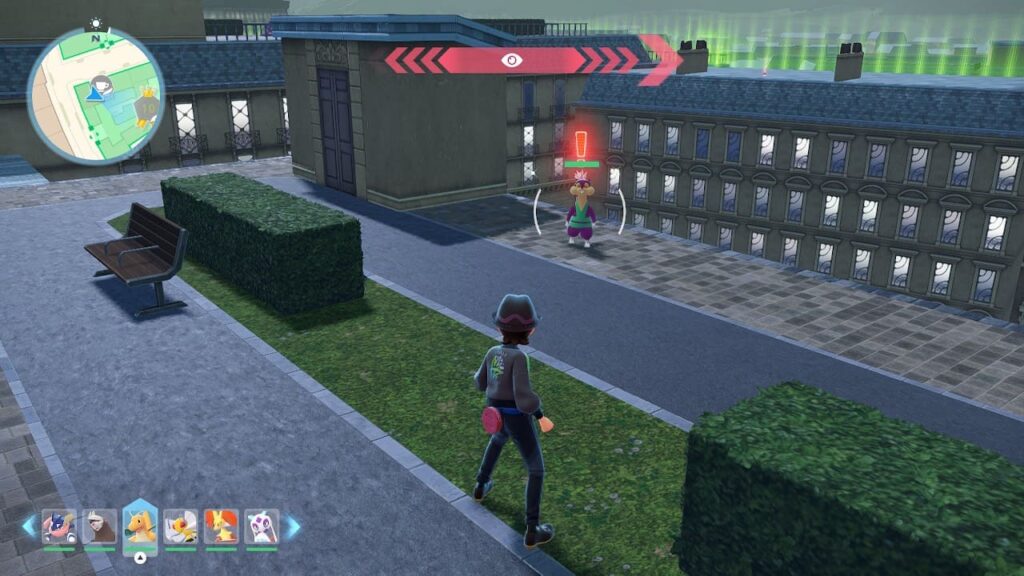
Task: Click the left arrow of the party bar
Action: [28, 526]
